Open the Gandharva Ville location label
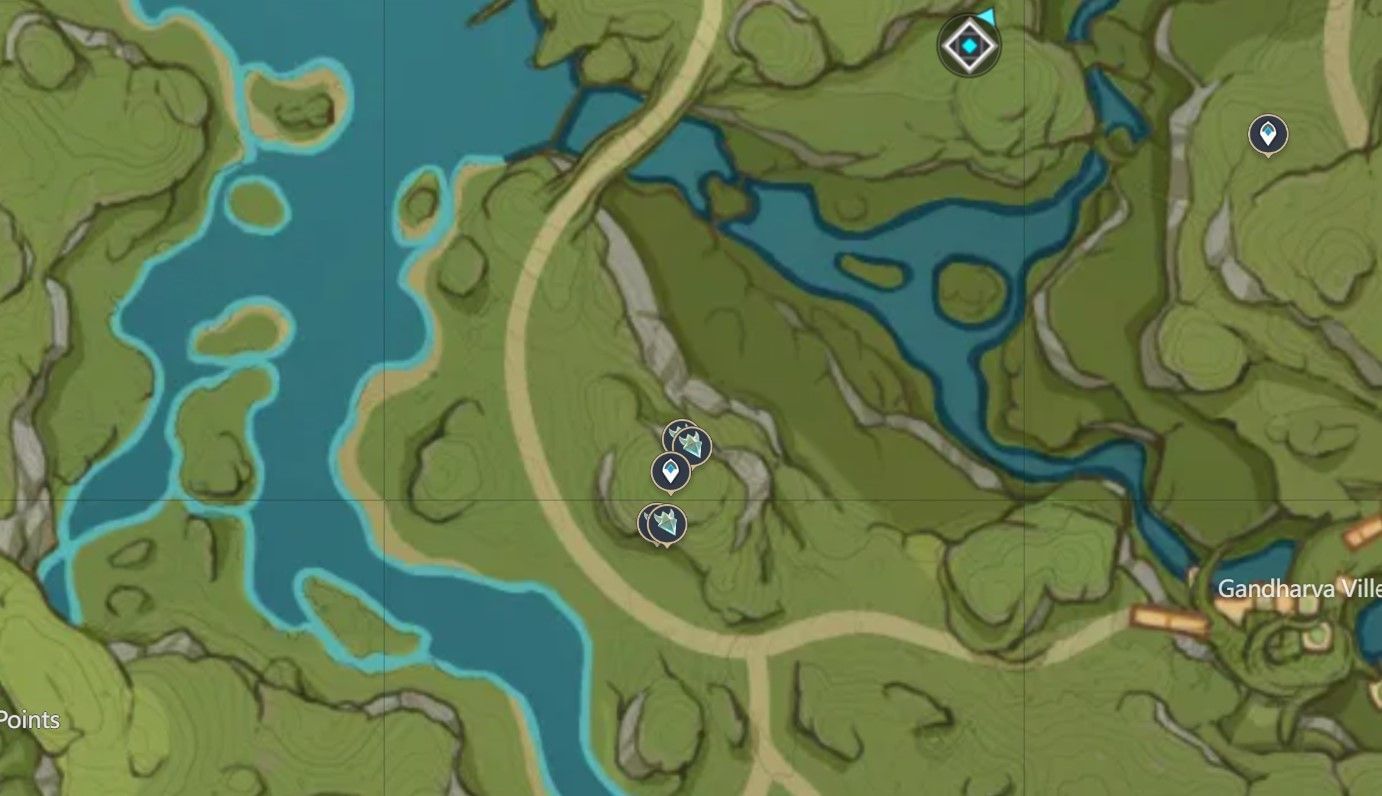This screenshot has height=796, width=1382. (1295, 590)
